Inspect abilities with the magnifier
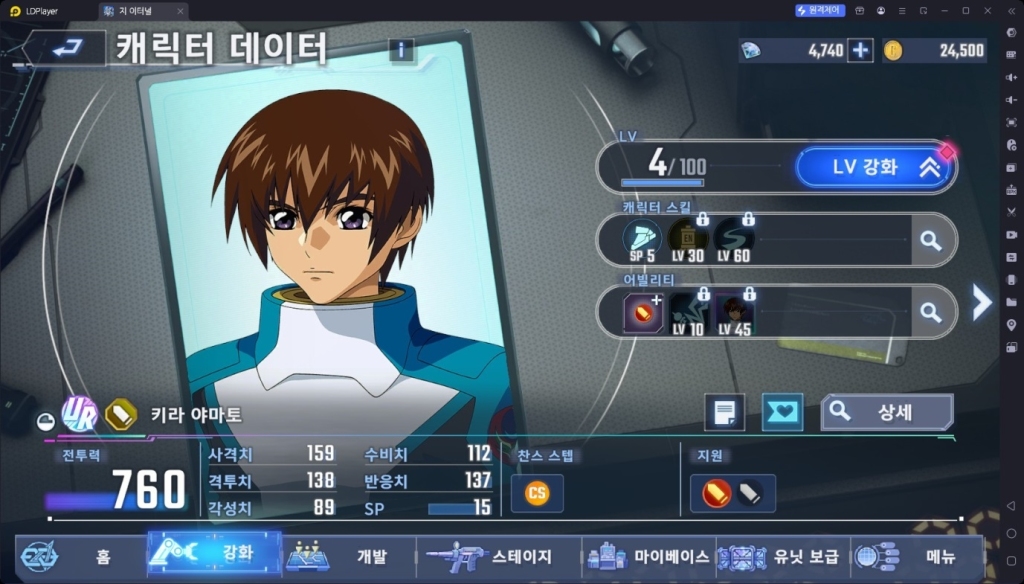 (x=931, y=313)
